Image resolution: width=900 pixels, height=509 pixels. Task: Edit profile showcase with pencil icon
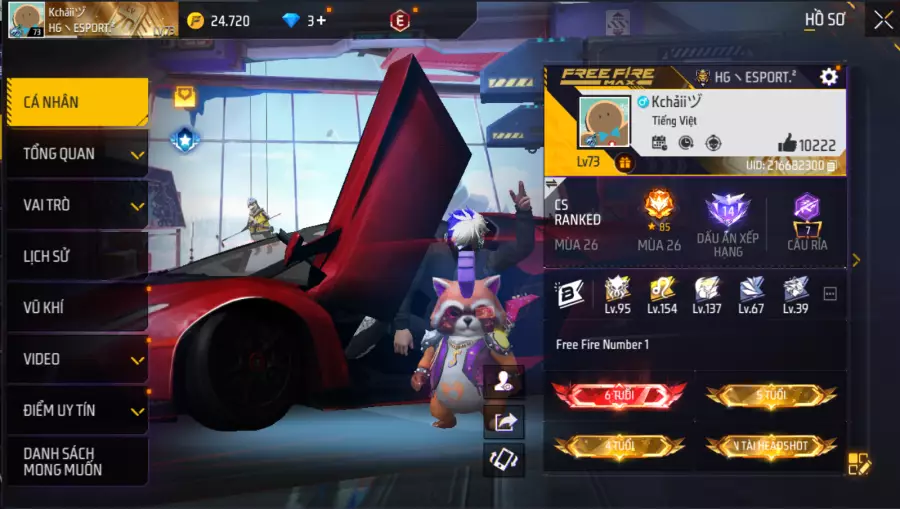pyautogui.click(x=859, y=463)
